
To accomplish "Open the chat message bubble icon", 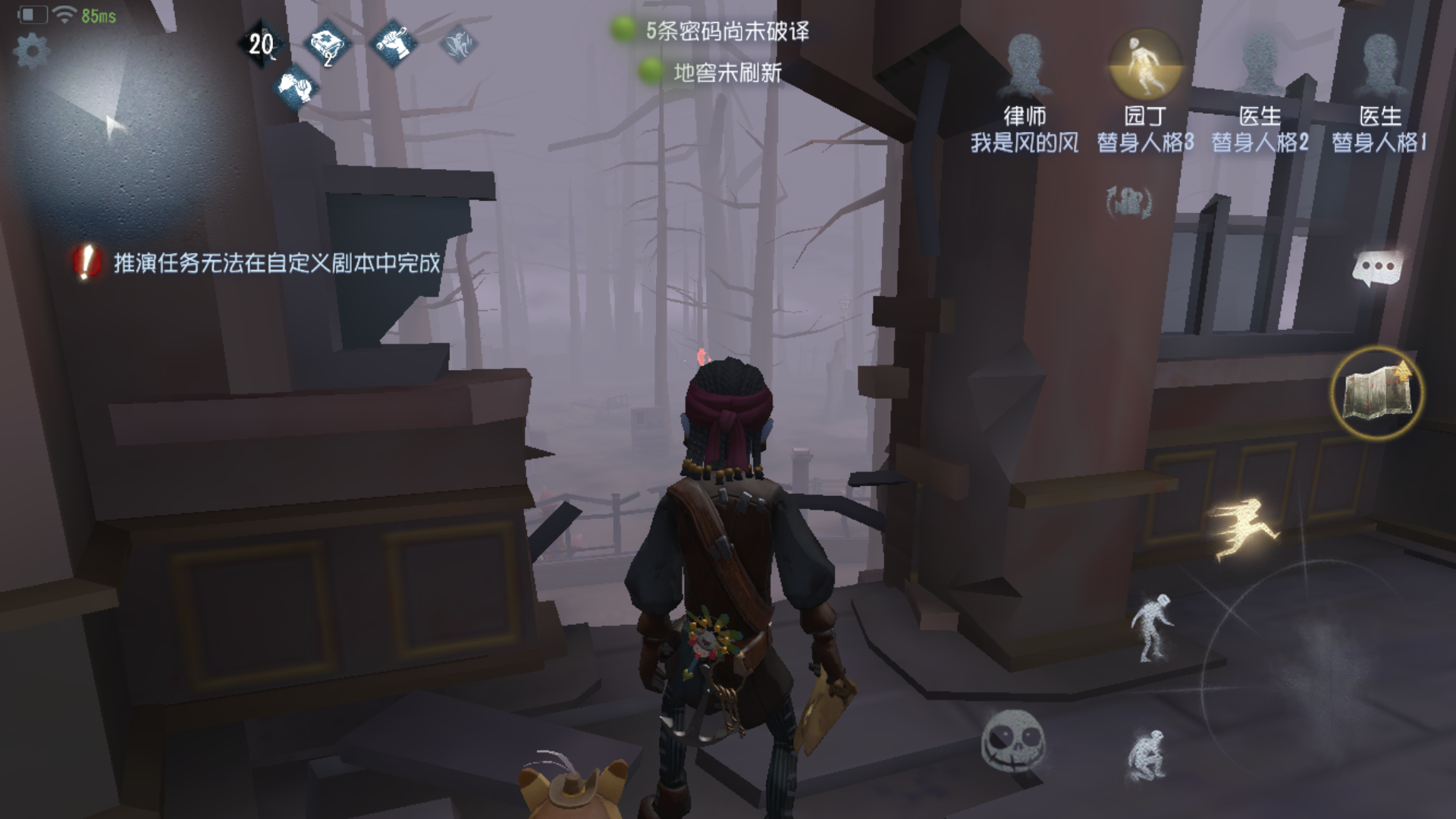I will pos(1377,268).
